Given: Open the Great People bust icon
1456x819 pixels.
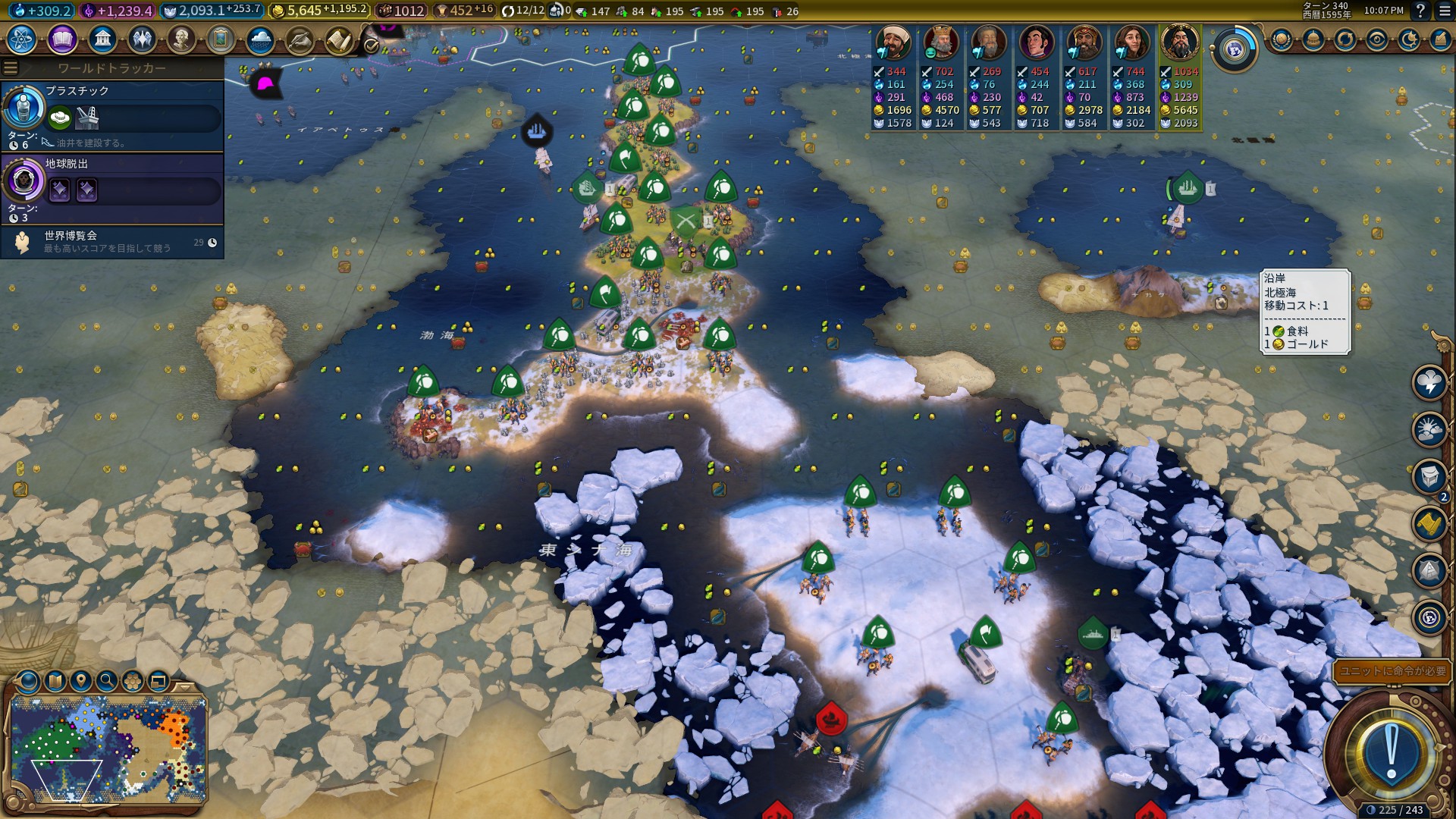Looking at the screenshot, I should click(x=181, y=39).
